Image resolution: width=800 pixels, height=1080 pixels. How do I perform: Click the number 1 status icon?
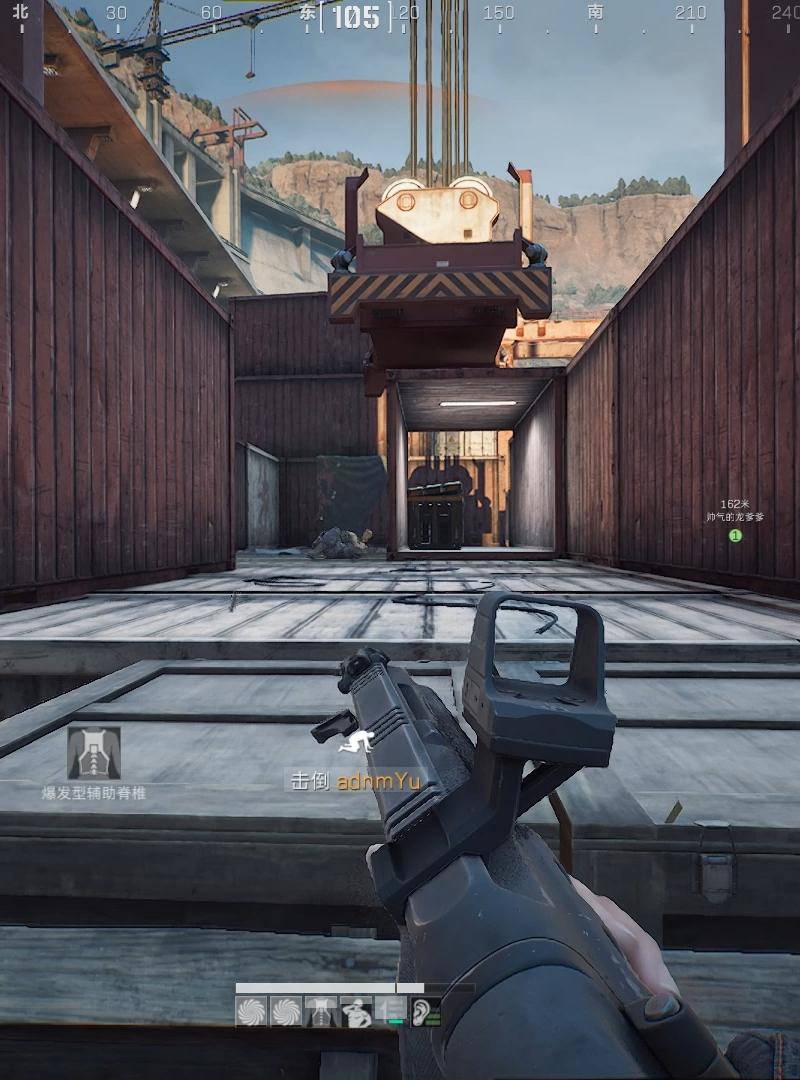click(391, 1012)
